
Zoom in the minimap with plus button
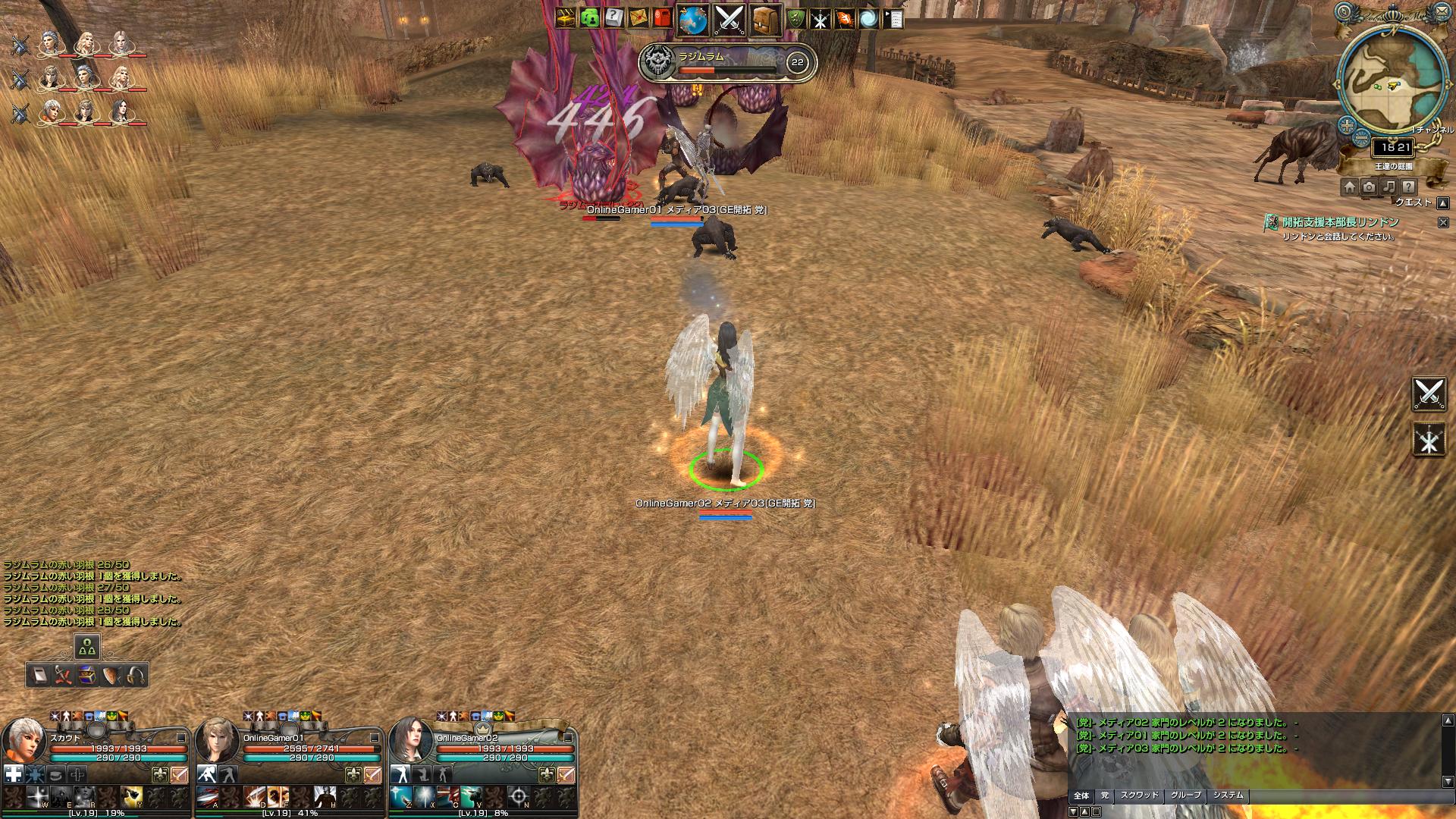tap(1347, 125)
